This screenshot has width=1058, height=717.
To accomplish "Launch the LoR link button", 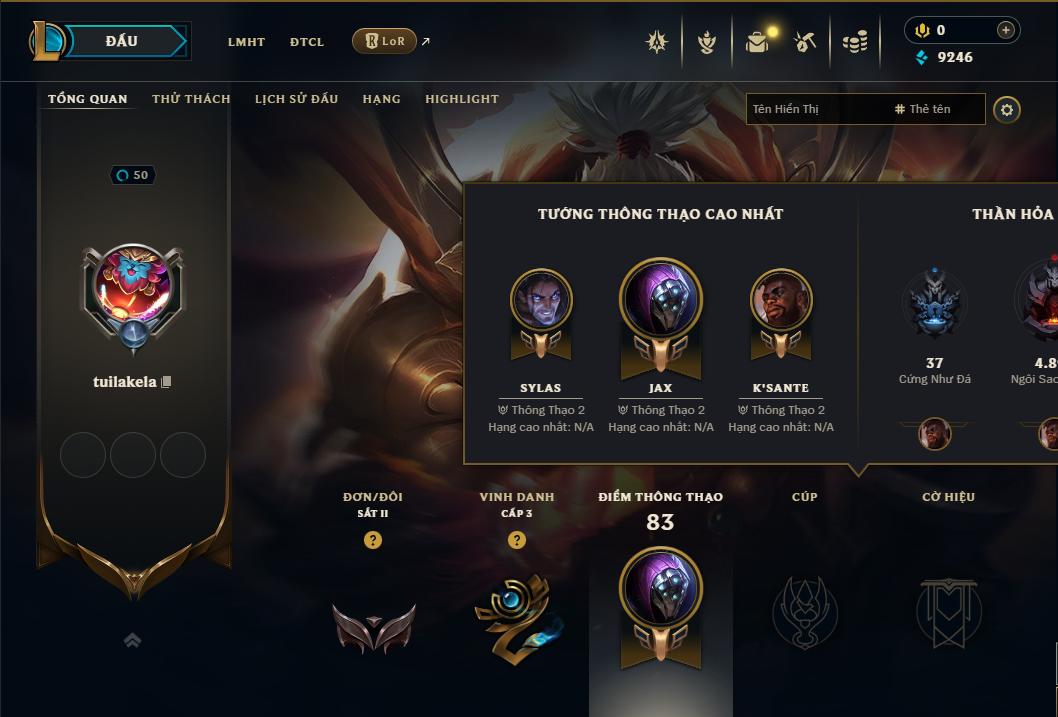I will click(x=384, y=41).
